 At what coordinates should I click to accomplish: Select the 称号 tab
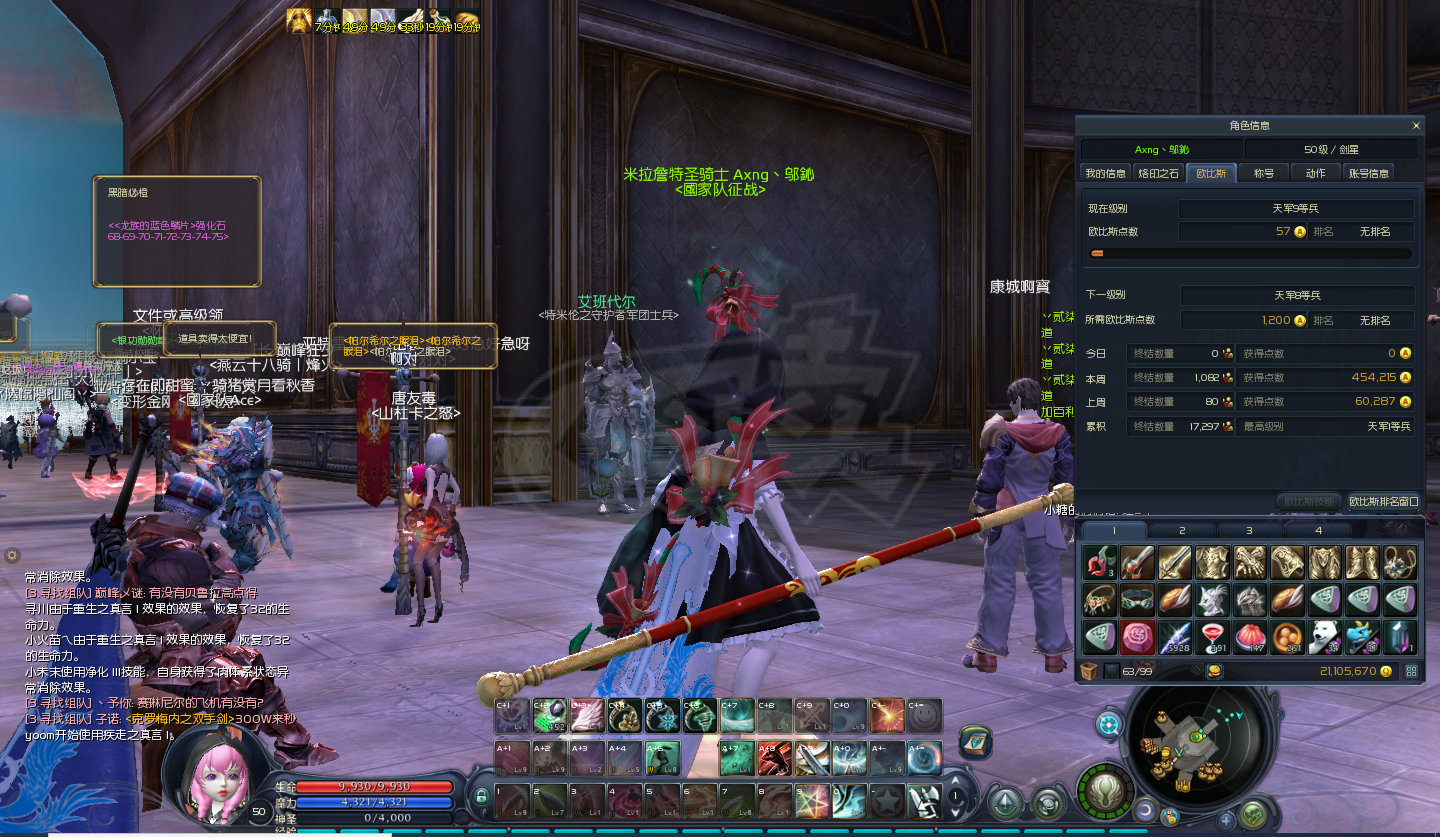click(1264, 173)
